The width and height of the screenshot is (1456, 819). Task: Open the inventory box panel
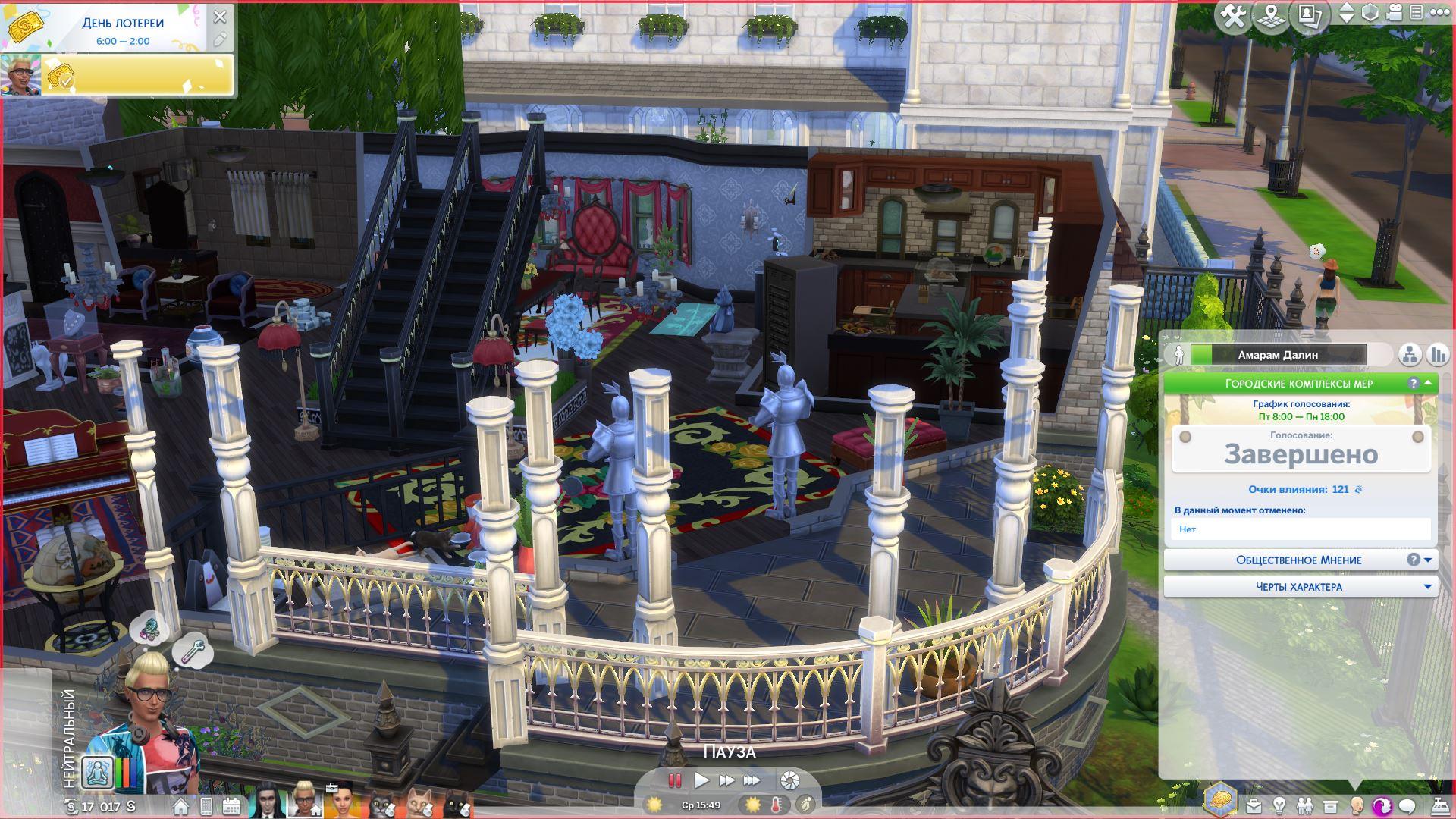pos(1329,806)
